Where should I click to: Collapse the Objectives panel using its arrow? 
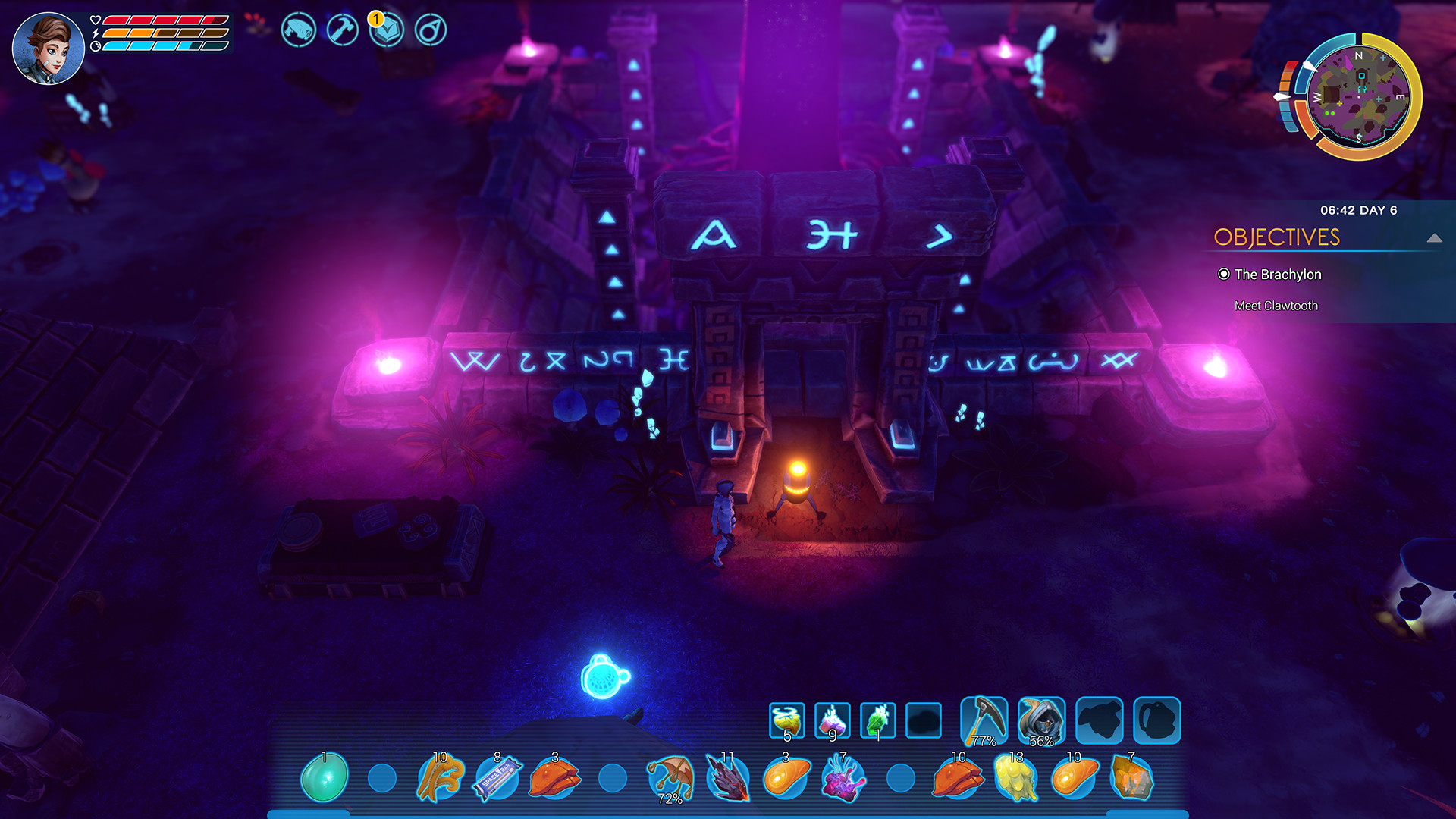tap(1433, 237)
